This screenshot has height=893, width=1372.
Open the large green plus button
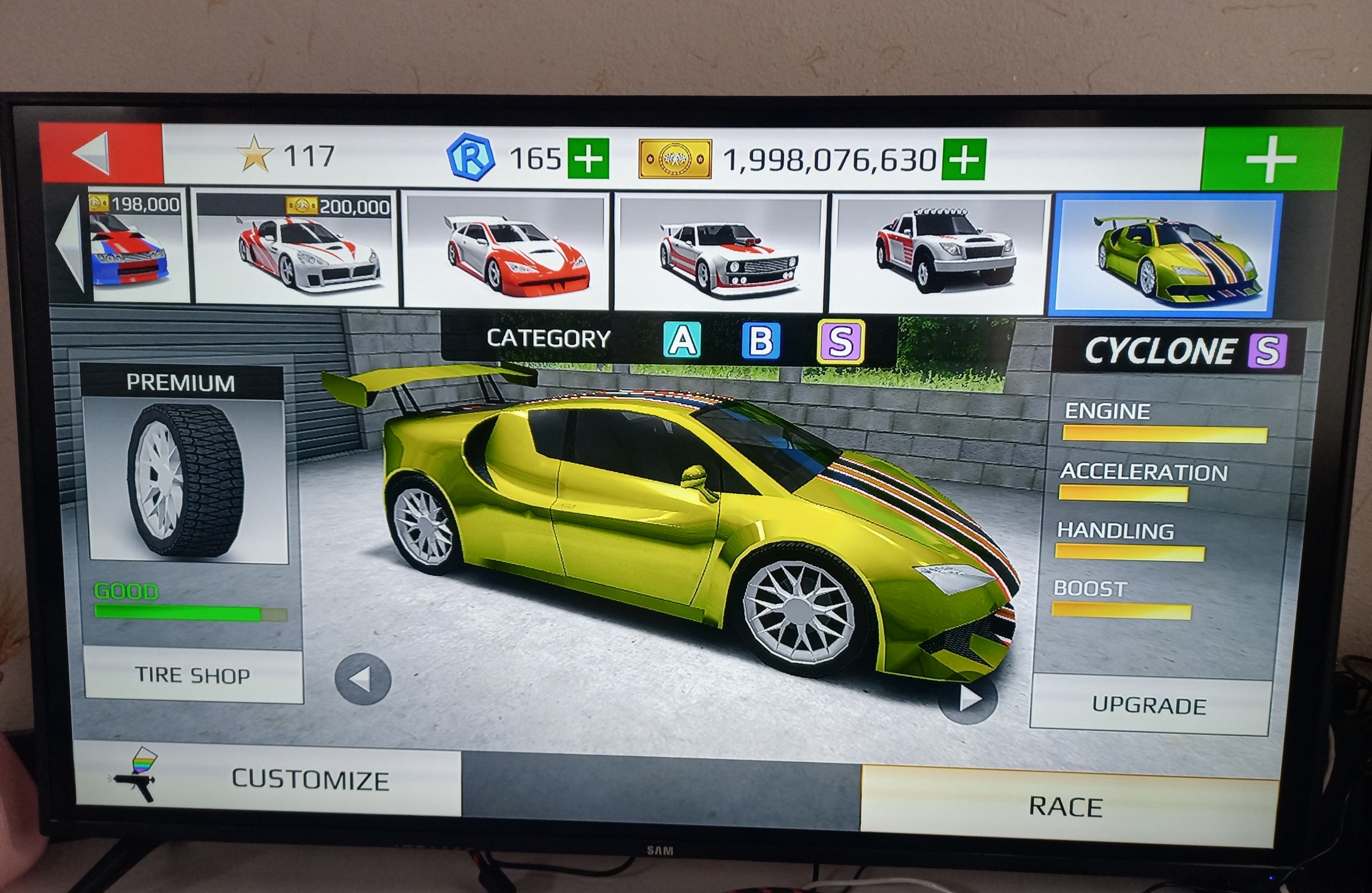click(x=1270, y=160)
